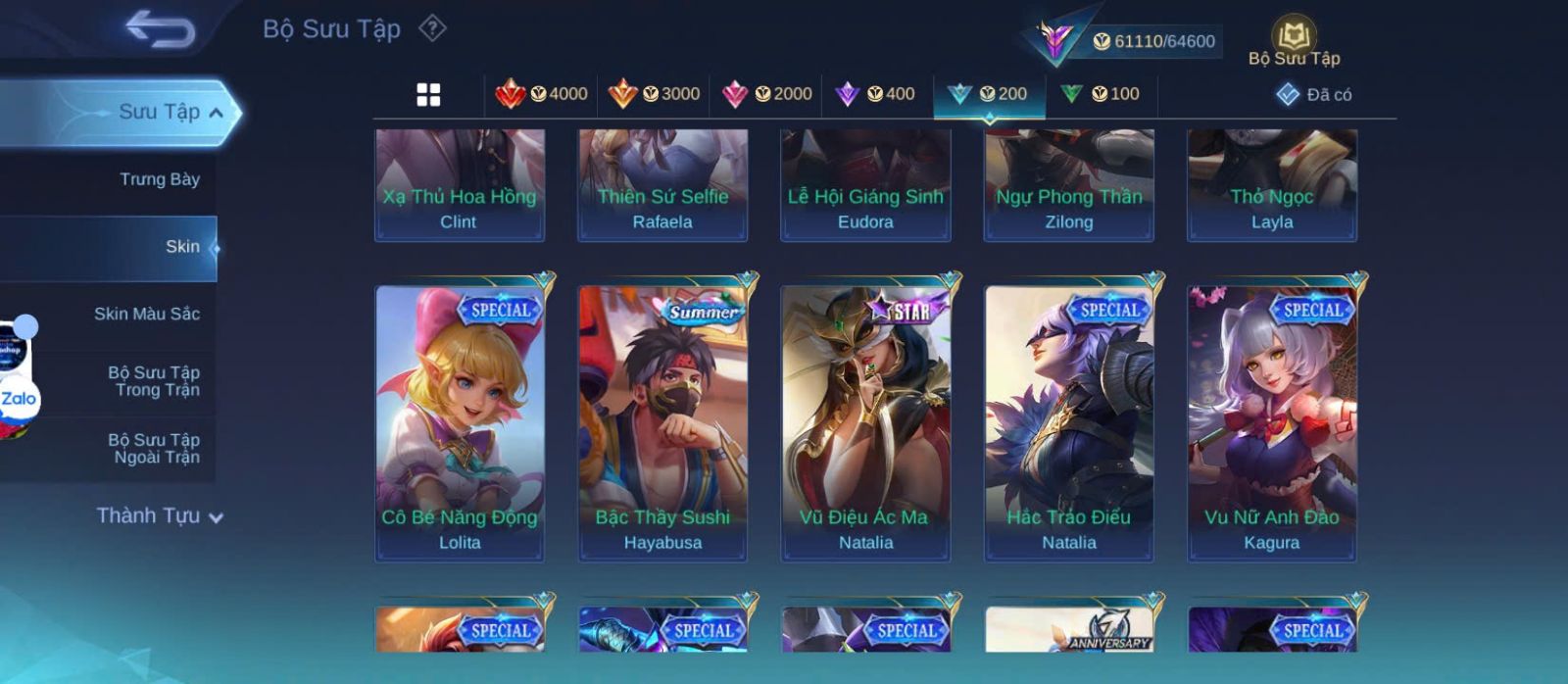Collapse the Sưu Tập menu section
This screenshot has width=1568, height=684.
click(x=216, y=113)
